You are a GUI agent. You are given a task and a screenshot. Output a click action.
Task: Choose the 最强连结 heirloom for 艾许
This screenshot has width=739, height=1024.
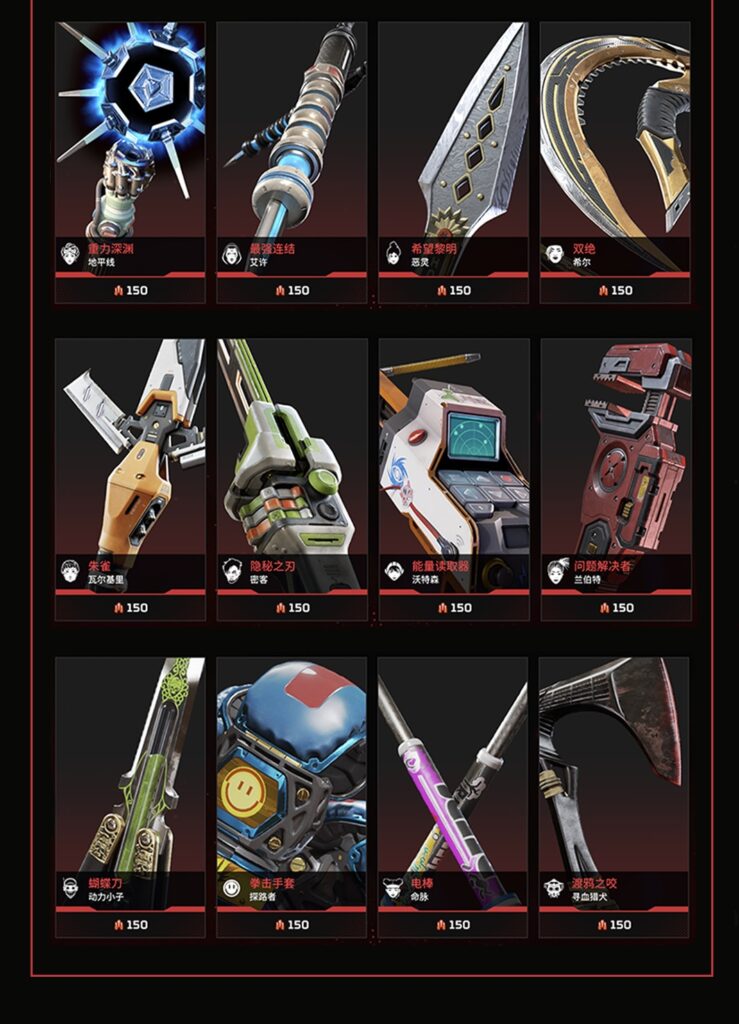[291, 160]
